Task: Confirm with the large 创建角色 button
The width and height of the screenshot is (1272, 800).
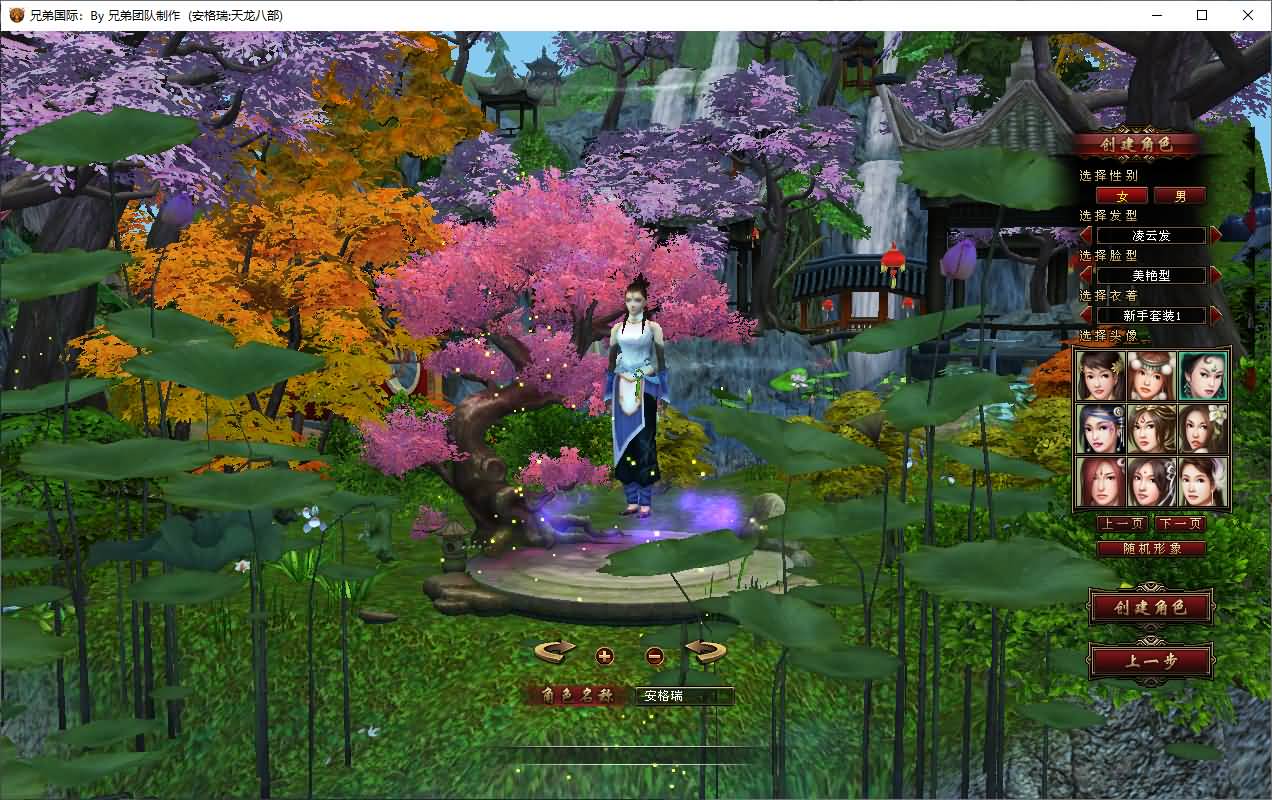Action: 1151,607
